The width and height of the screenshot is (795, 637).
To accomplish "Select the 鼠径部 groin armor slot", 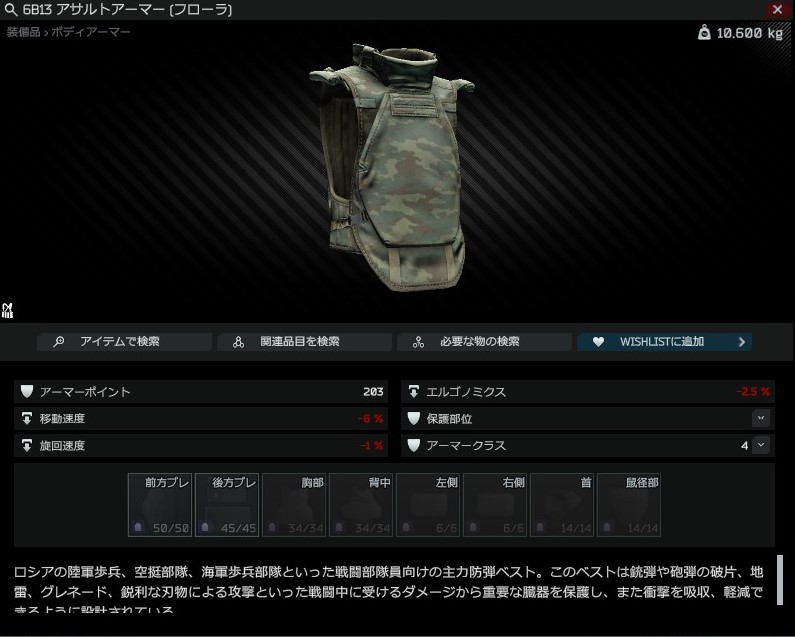I will coord(629,505).
